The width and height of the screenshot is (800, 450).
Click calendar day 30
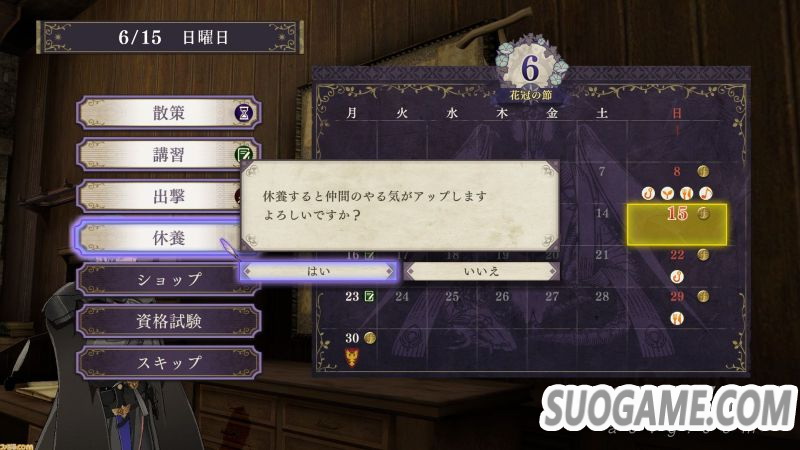coord(353,338)
